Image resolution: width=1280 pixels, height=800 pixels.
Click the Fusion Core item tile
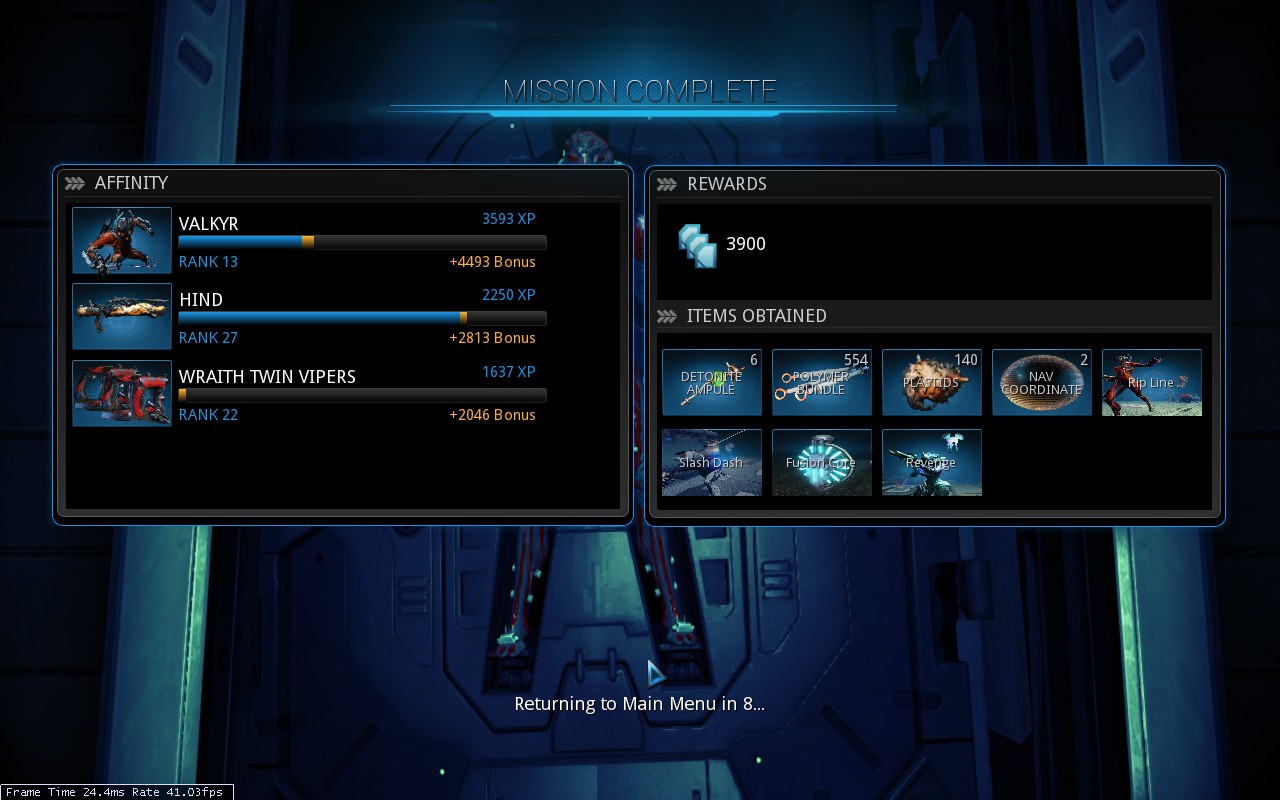point(822,462)
